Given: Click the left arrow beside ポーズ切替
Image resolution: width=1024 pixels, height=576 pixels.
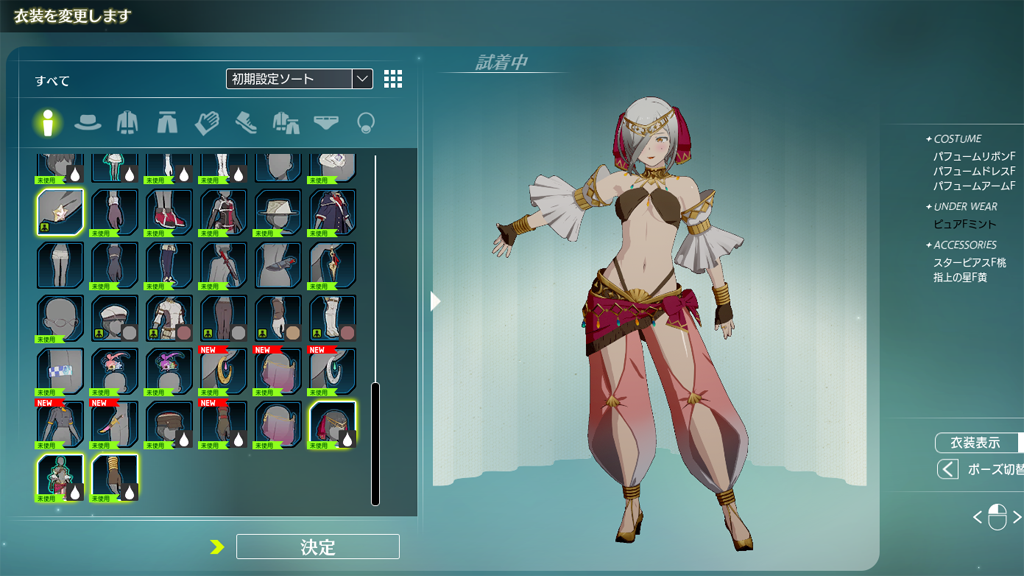Looking at the screenshot, I should tap(947, 469).
